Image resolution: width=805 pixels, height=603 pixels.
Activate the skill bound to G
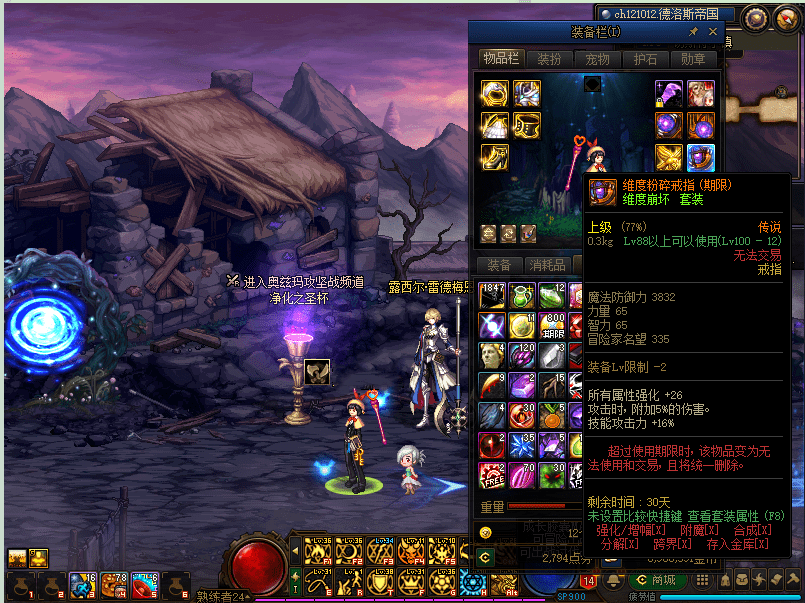(x=441, y=581)
